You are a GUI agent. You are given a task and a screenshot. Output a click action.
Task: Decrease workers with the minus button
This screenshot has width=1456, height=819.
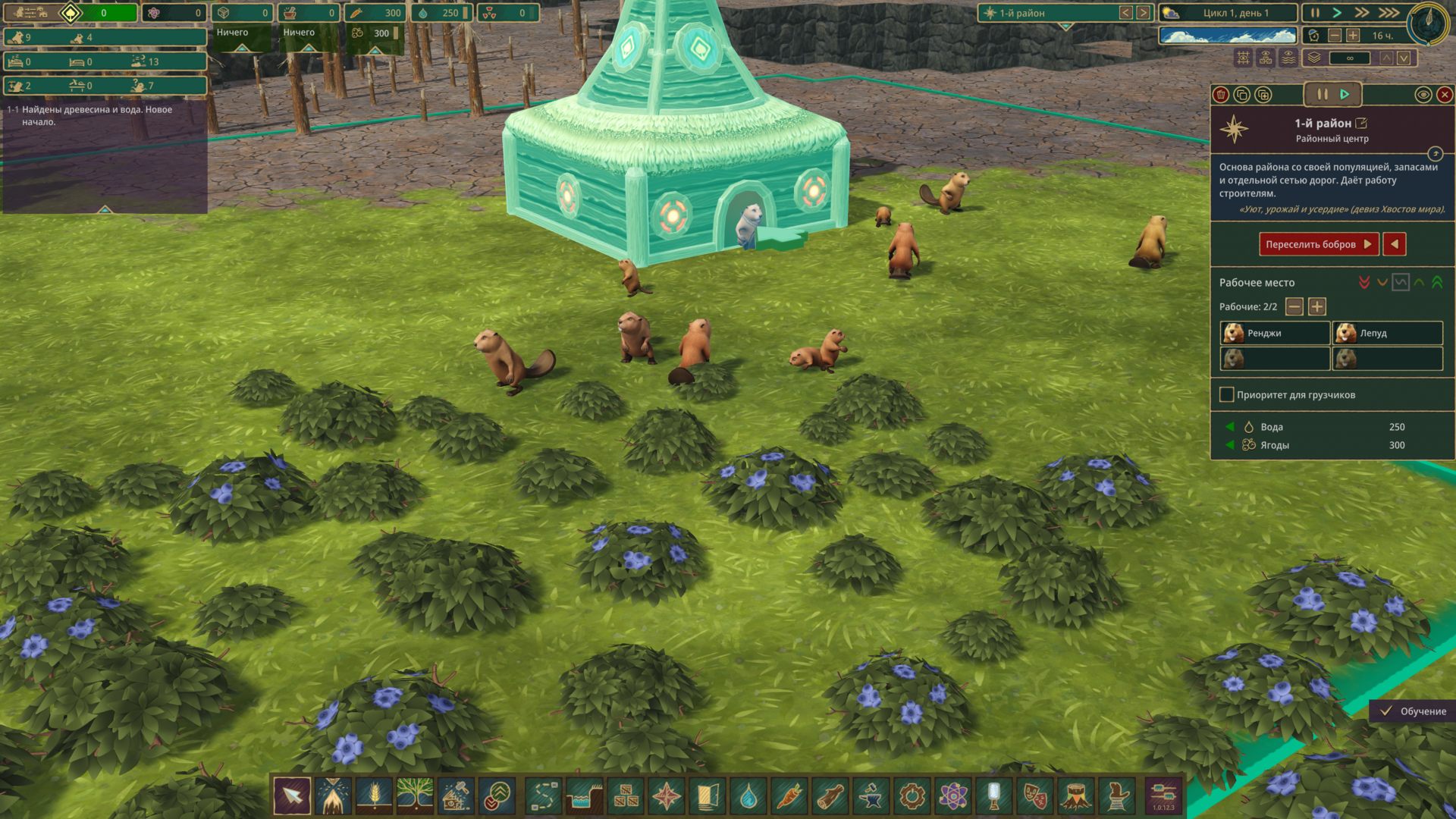pos(1295,306)
